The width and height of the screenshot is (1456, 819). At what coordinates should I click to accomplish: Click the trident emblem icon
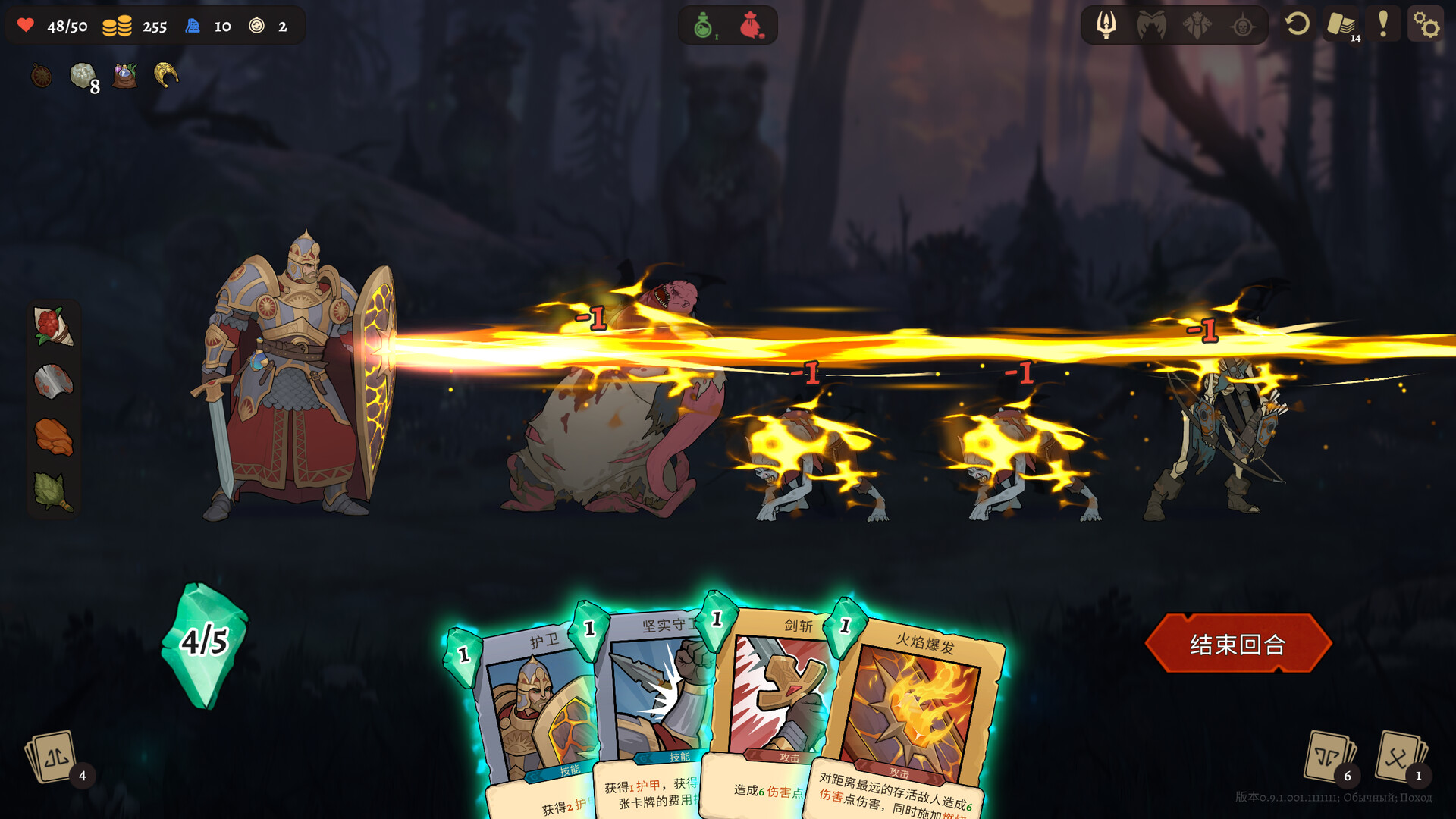click(x=1106, y=25)
